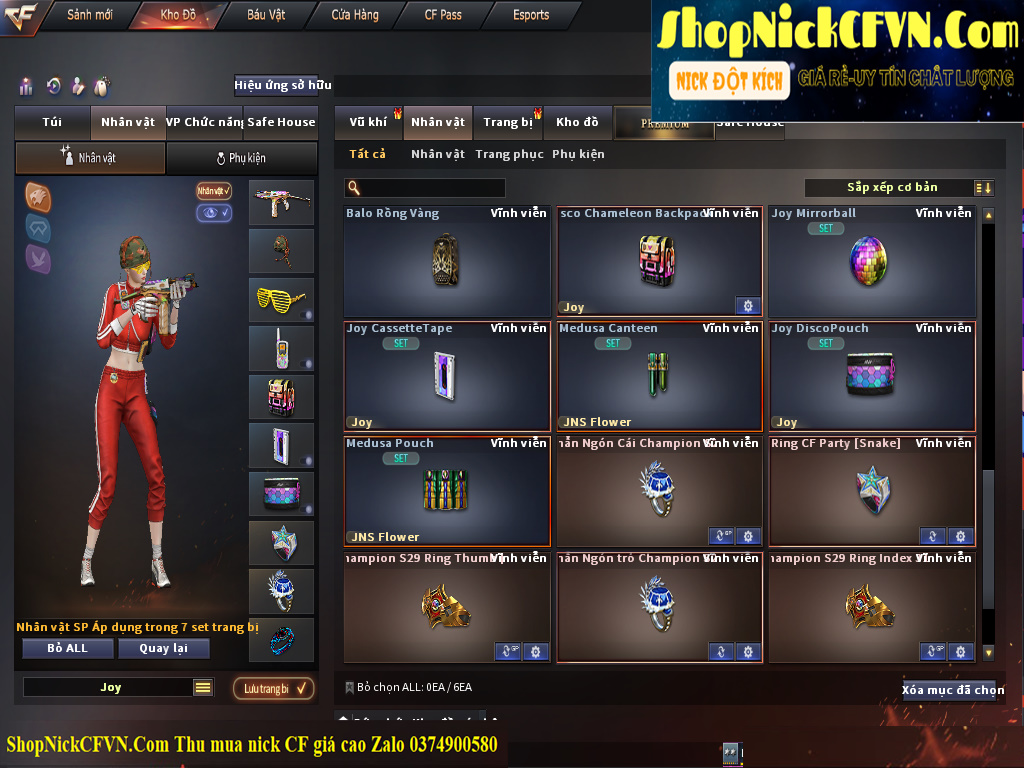Select the Vũ khí inventory tab
Image resolution: width=1024 pixels, height=768 pixels.
(368, 122)
